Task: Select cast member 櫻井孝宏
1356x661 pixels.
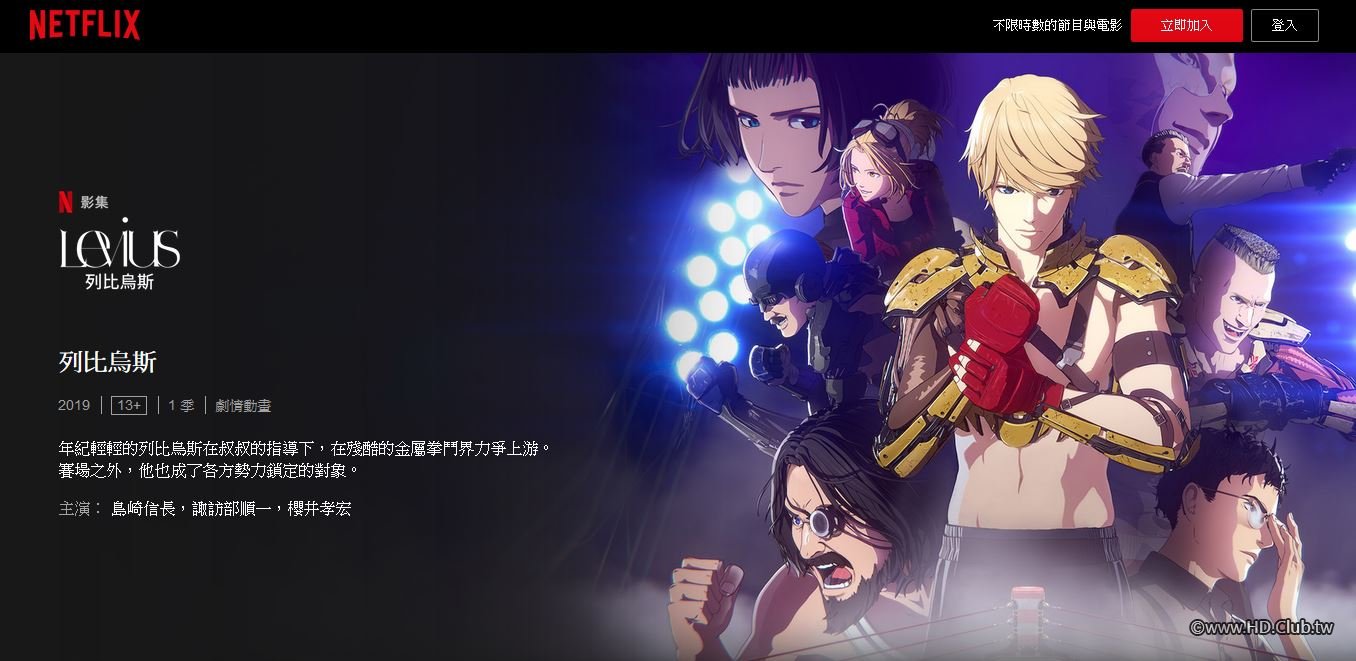Action: click(x=317, y=509)
